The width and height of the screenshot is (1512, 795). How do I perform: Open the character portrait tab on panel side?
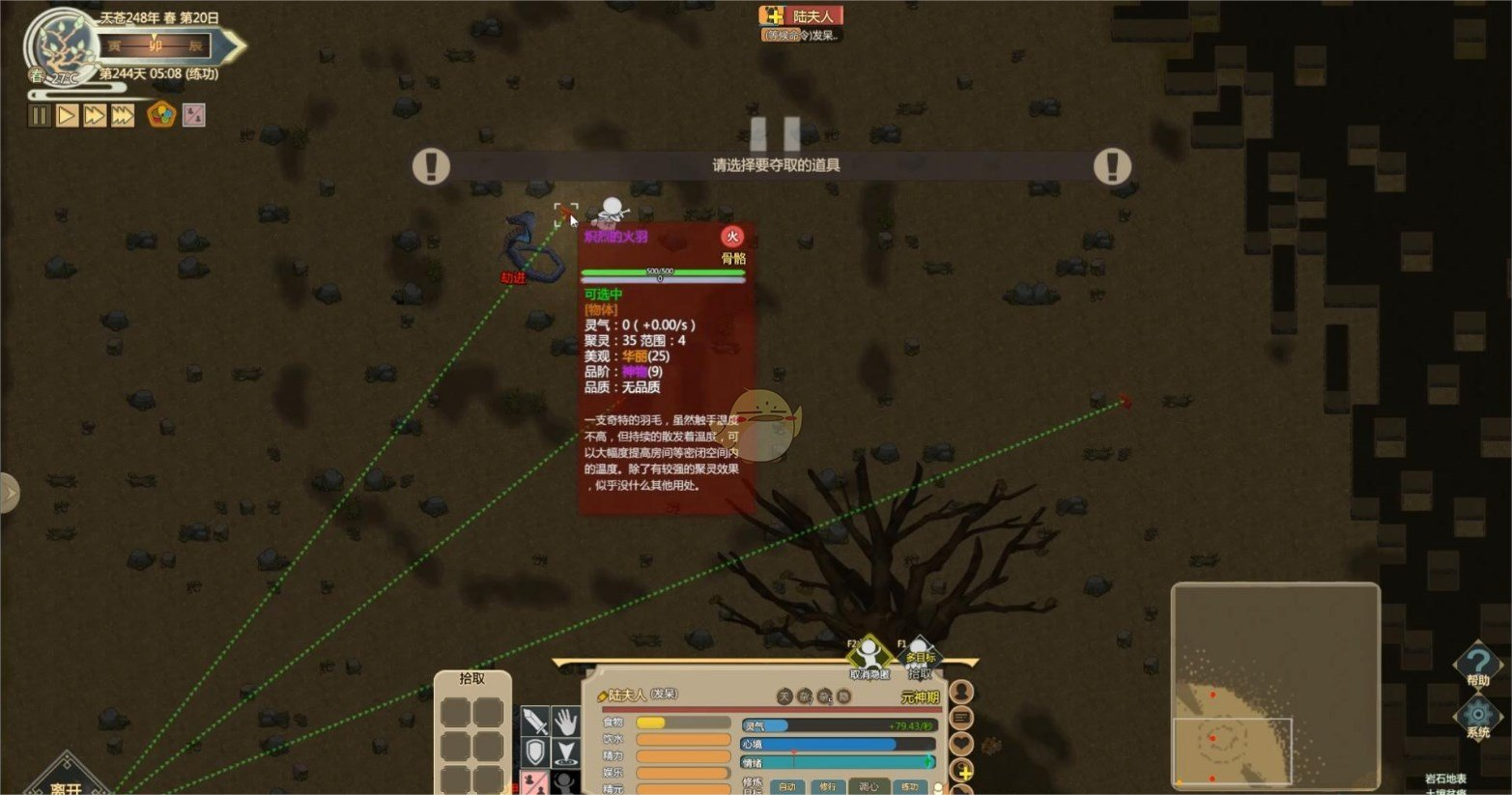point(961,692)
